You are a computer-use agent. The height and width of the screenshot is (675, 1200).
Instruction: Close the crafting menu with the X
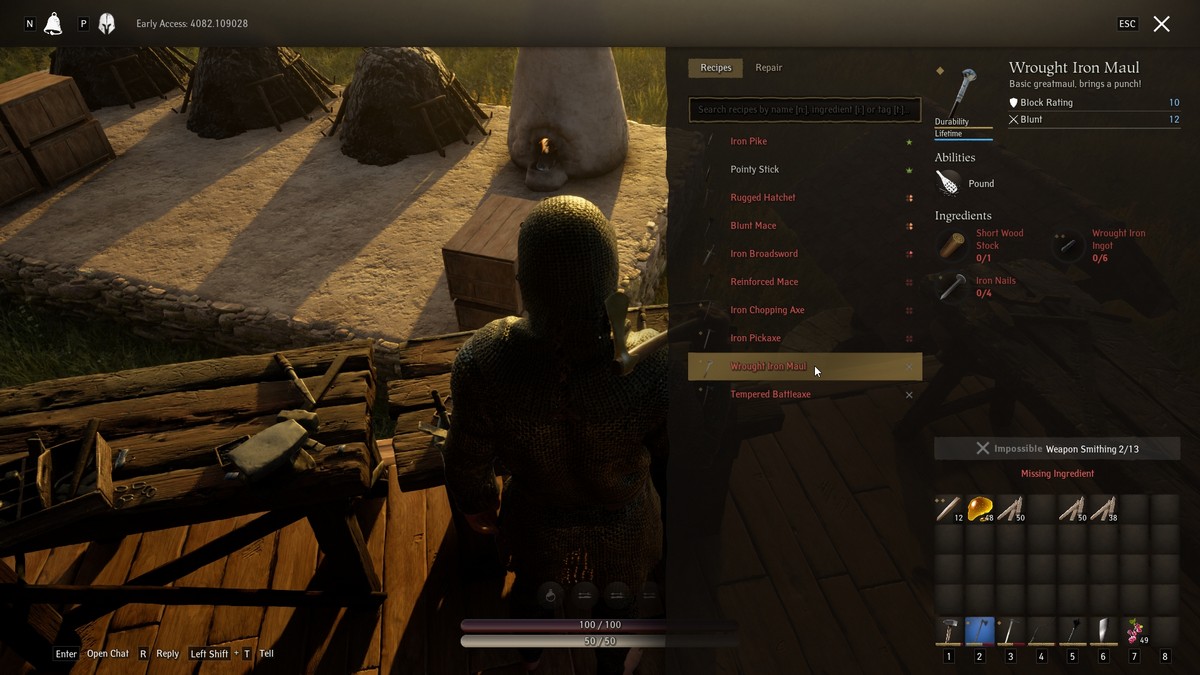pyautogui.click(x=1161, y=24)
